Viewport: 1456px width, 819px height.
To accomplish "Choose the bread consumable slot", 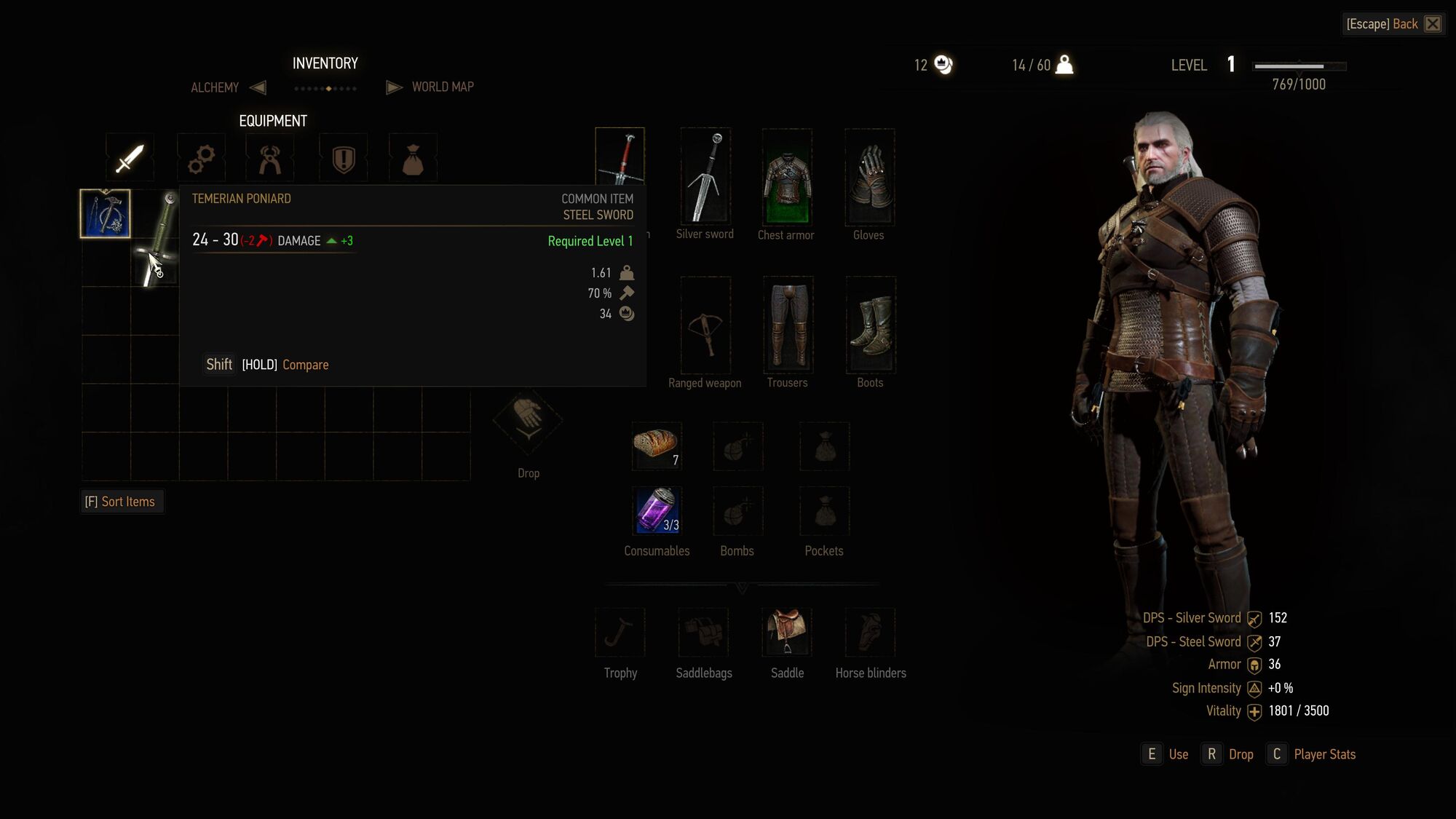I will [x=657, y=446].
